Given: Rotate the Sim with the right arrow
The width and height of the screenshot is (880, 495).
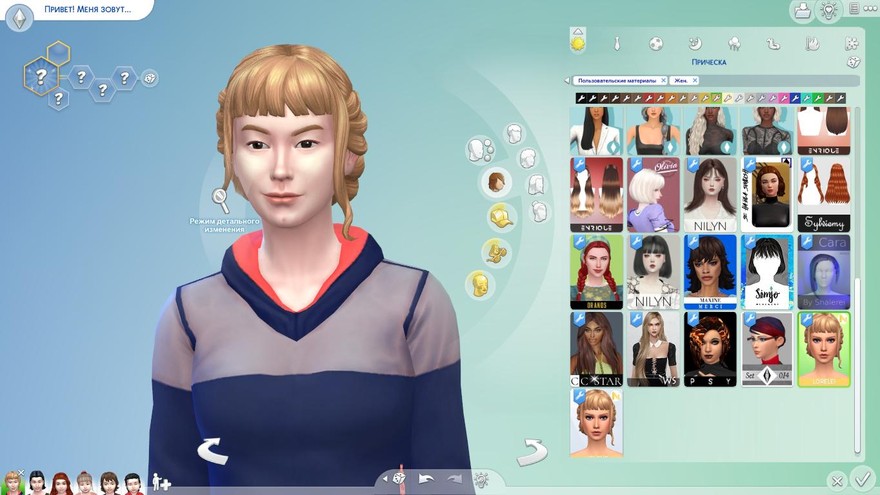Looking at the screenshot, I should [x=531, y=451].
